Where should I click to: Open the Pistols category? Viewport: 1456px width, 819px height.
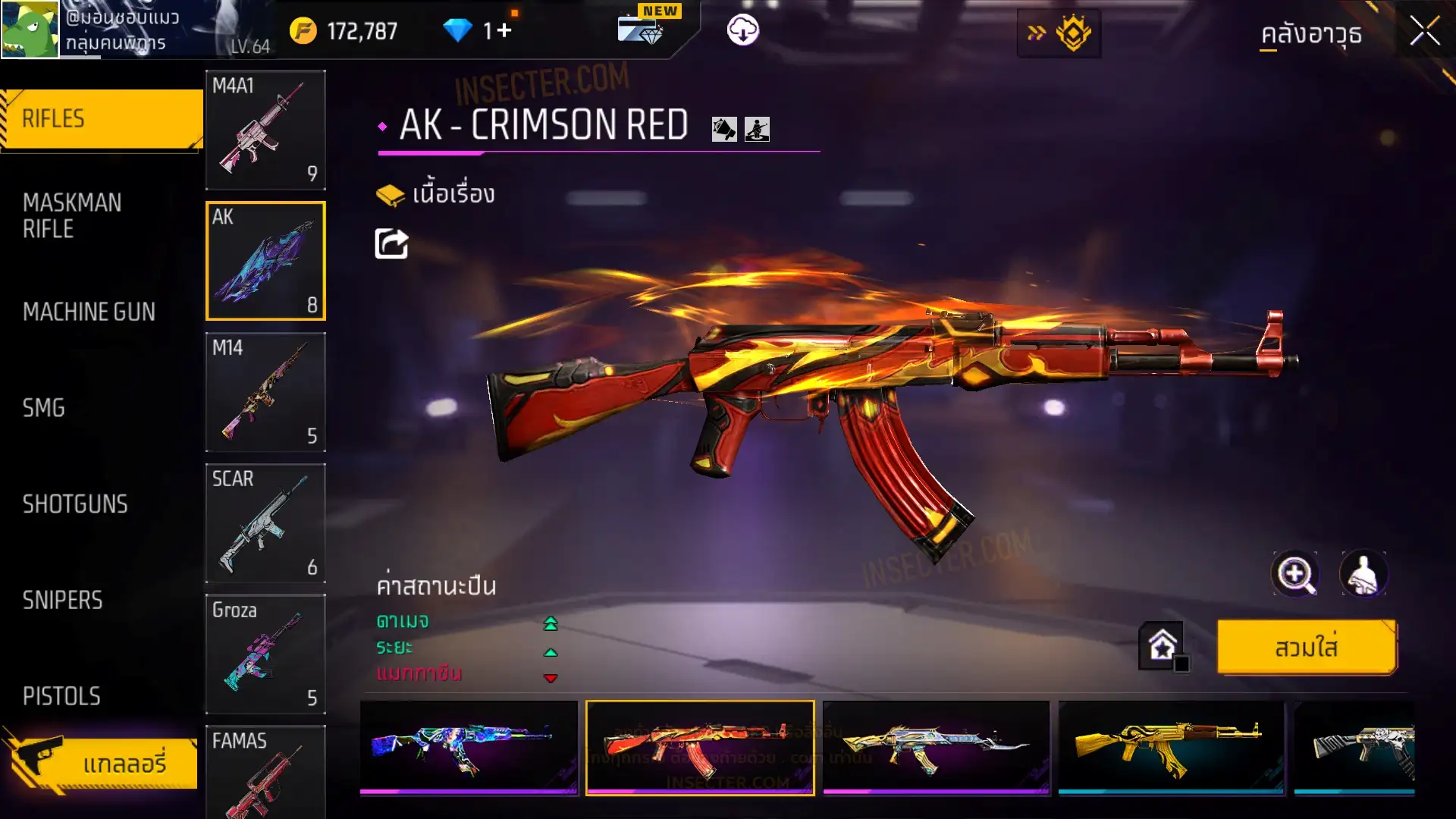(x=61, y=696)
